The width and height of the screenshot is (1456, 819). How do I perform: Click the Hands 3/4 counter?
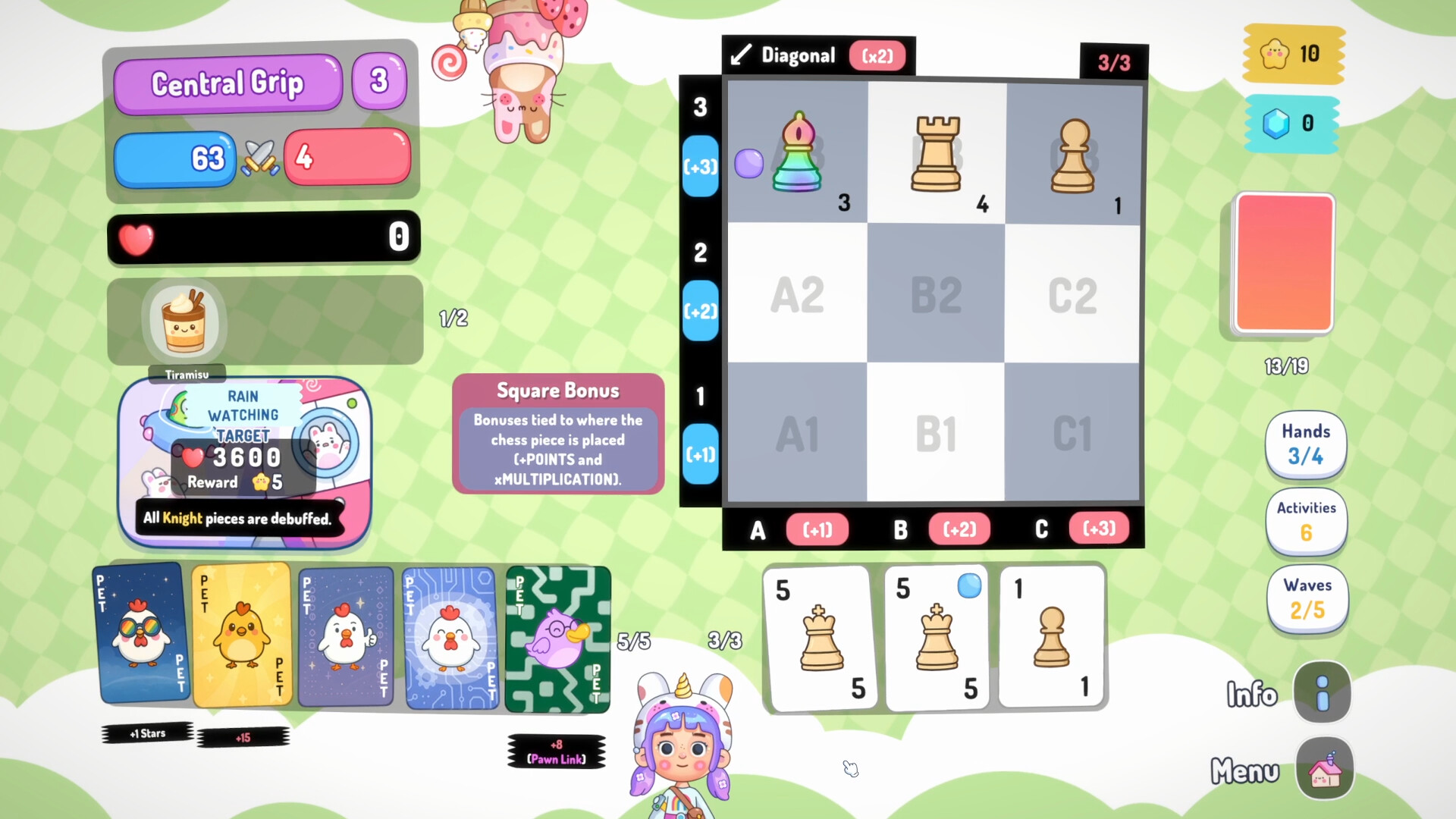click(1306, 445)
